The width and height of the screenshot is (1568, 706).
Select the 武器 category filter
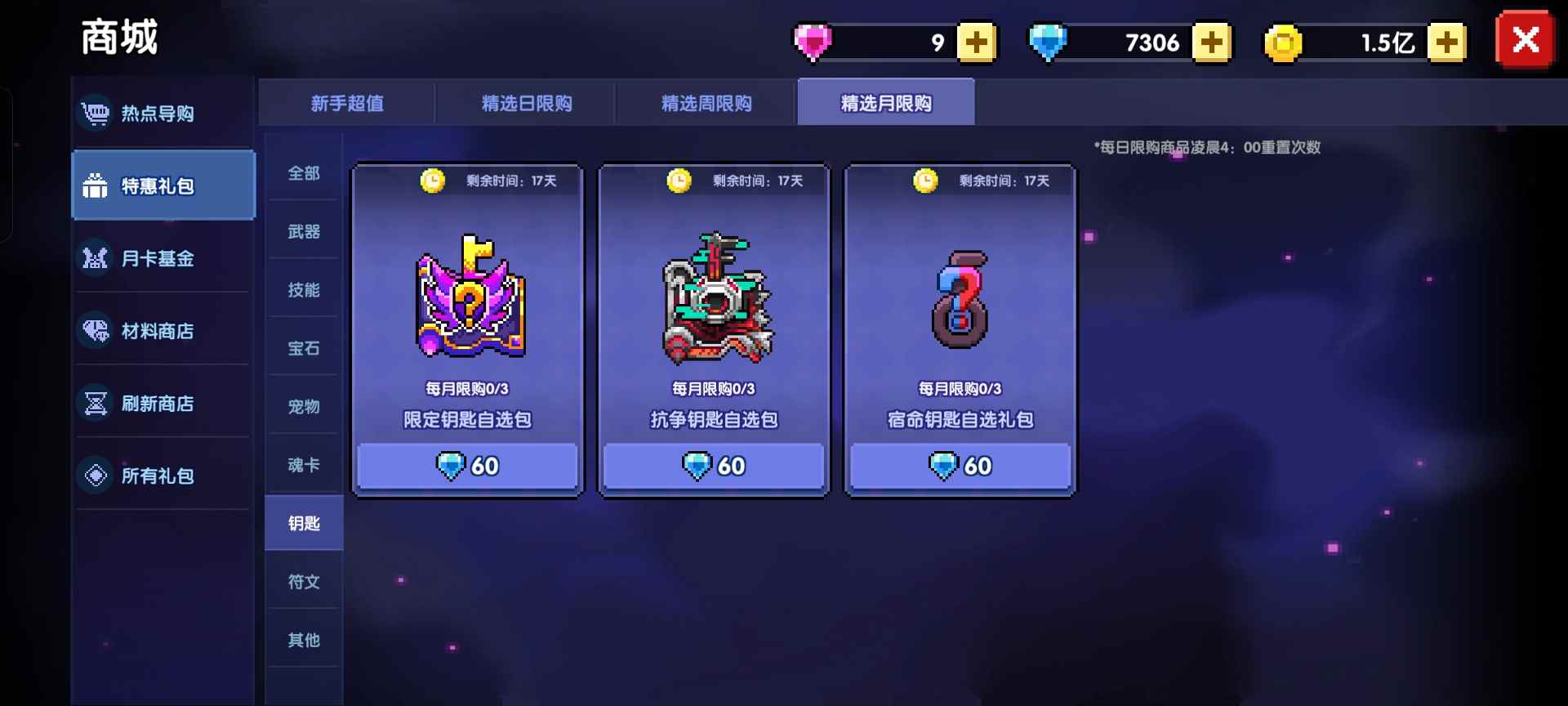pos(302,231)
